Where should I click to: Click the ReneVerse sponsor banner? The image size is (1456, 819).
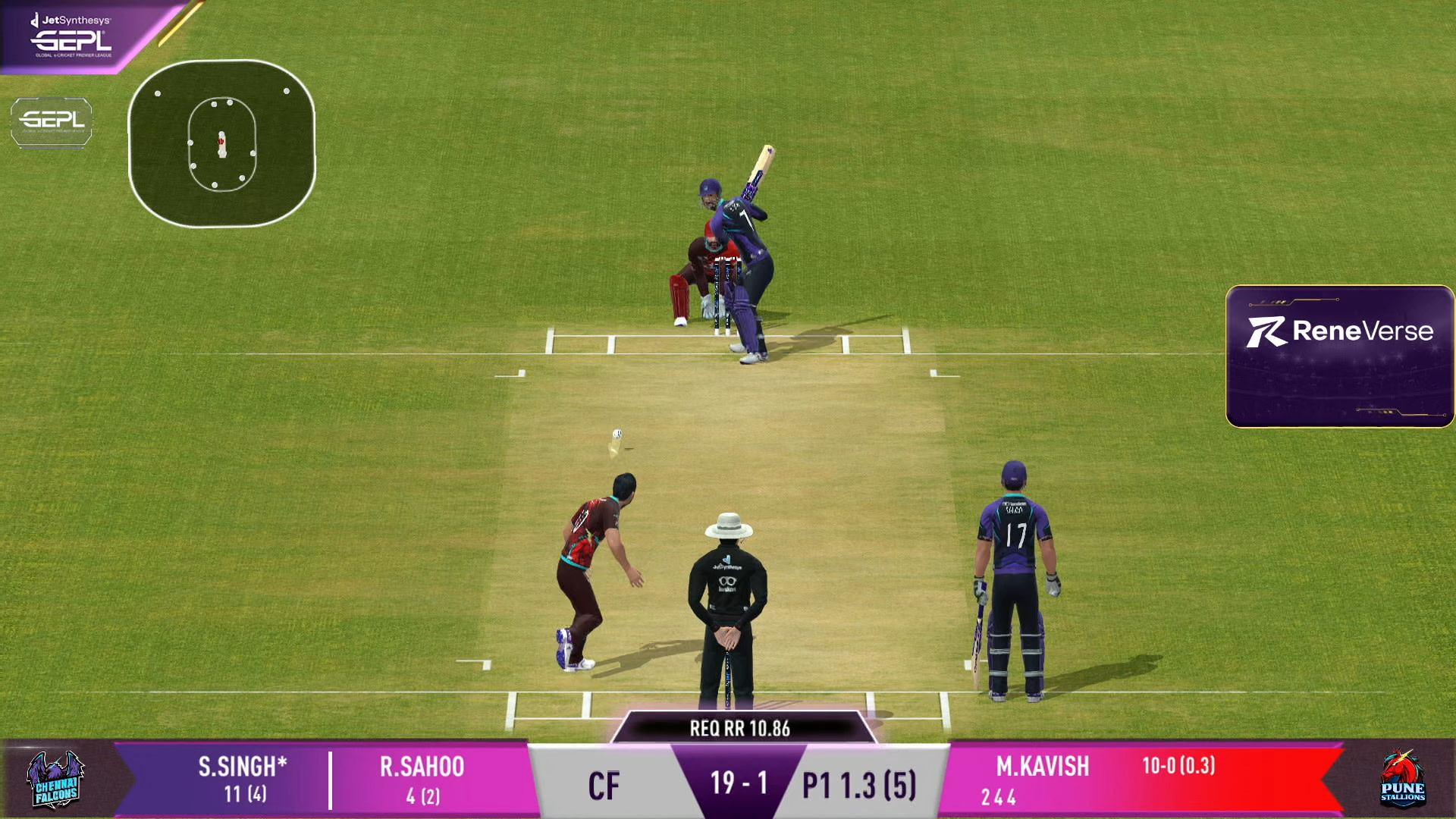click(x=1339, y=356)
